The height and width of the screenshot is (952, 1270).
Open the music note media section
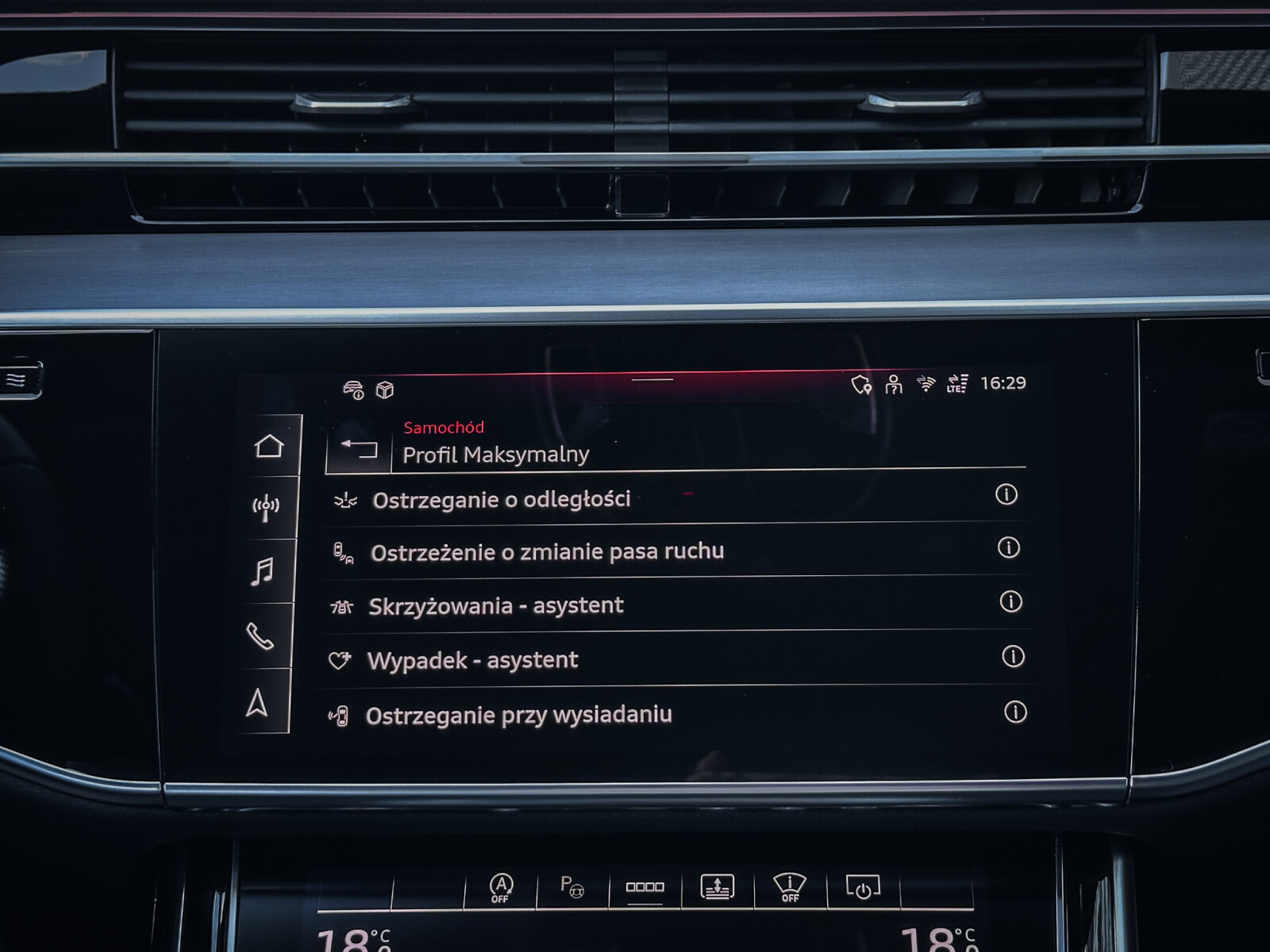tap(262, 571)
